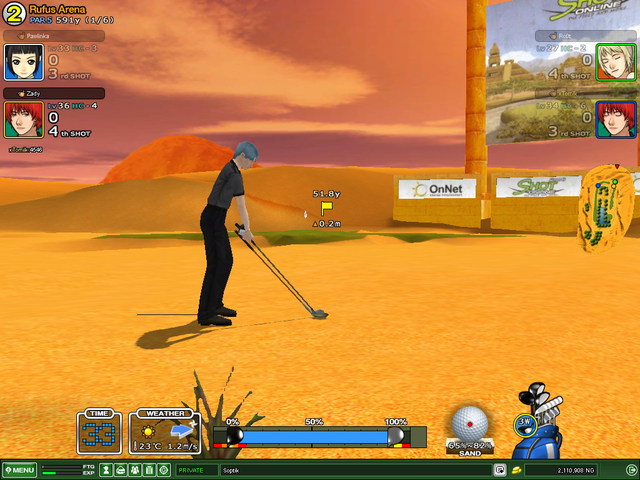
Task: Select the 3W club badge
Action: click(x=526, y=423)
